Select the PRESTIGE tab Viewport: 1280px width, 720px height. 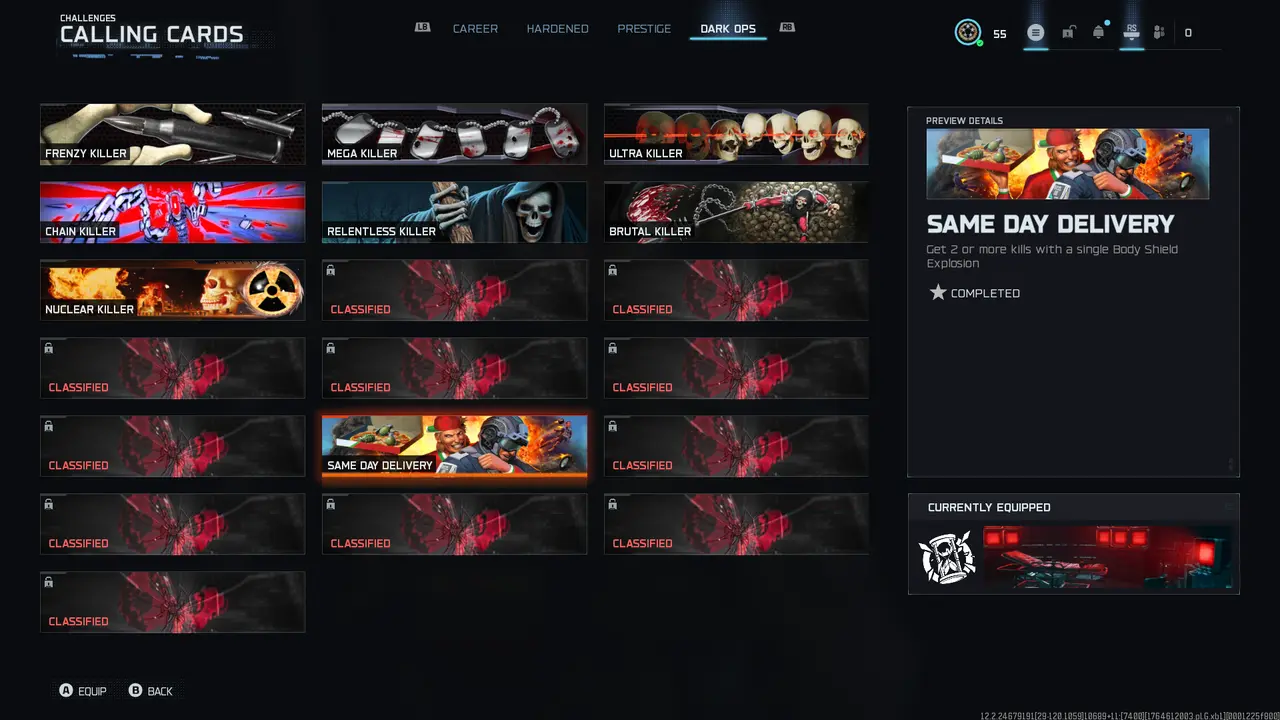[x=643, y=29]
